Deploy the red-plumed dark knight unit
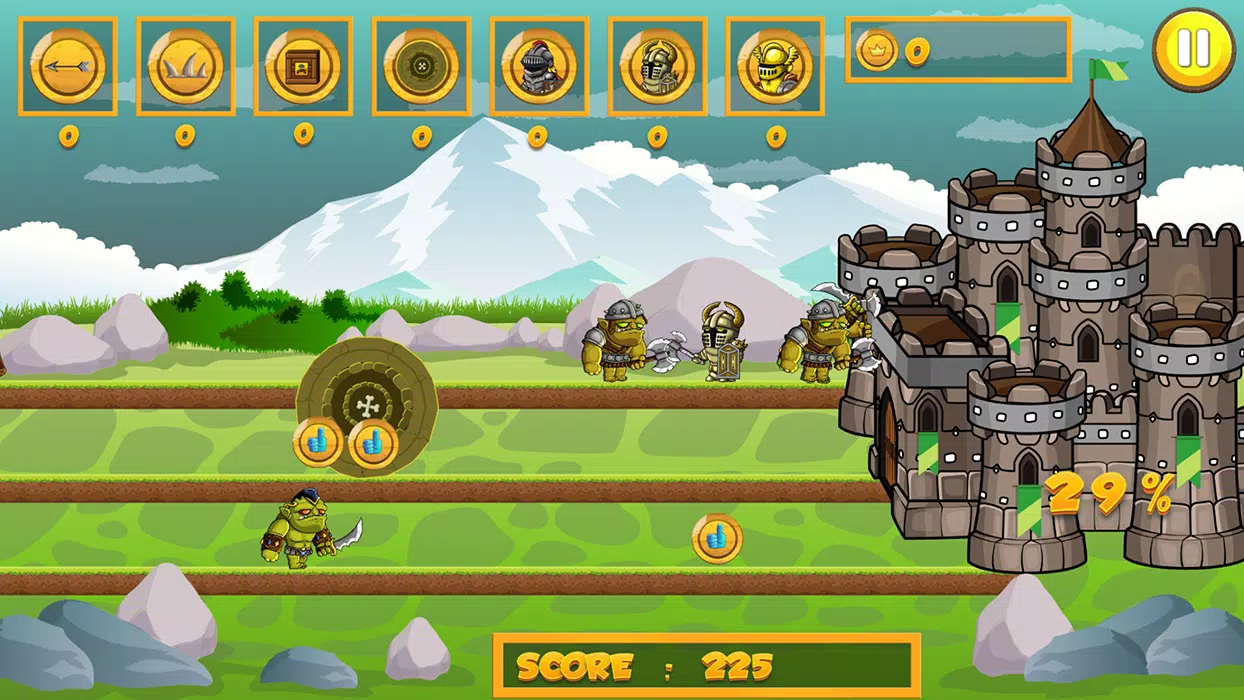 [539, 66]
